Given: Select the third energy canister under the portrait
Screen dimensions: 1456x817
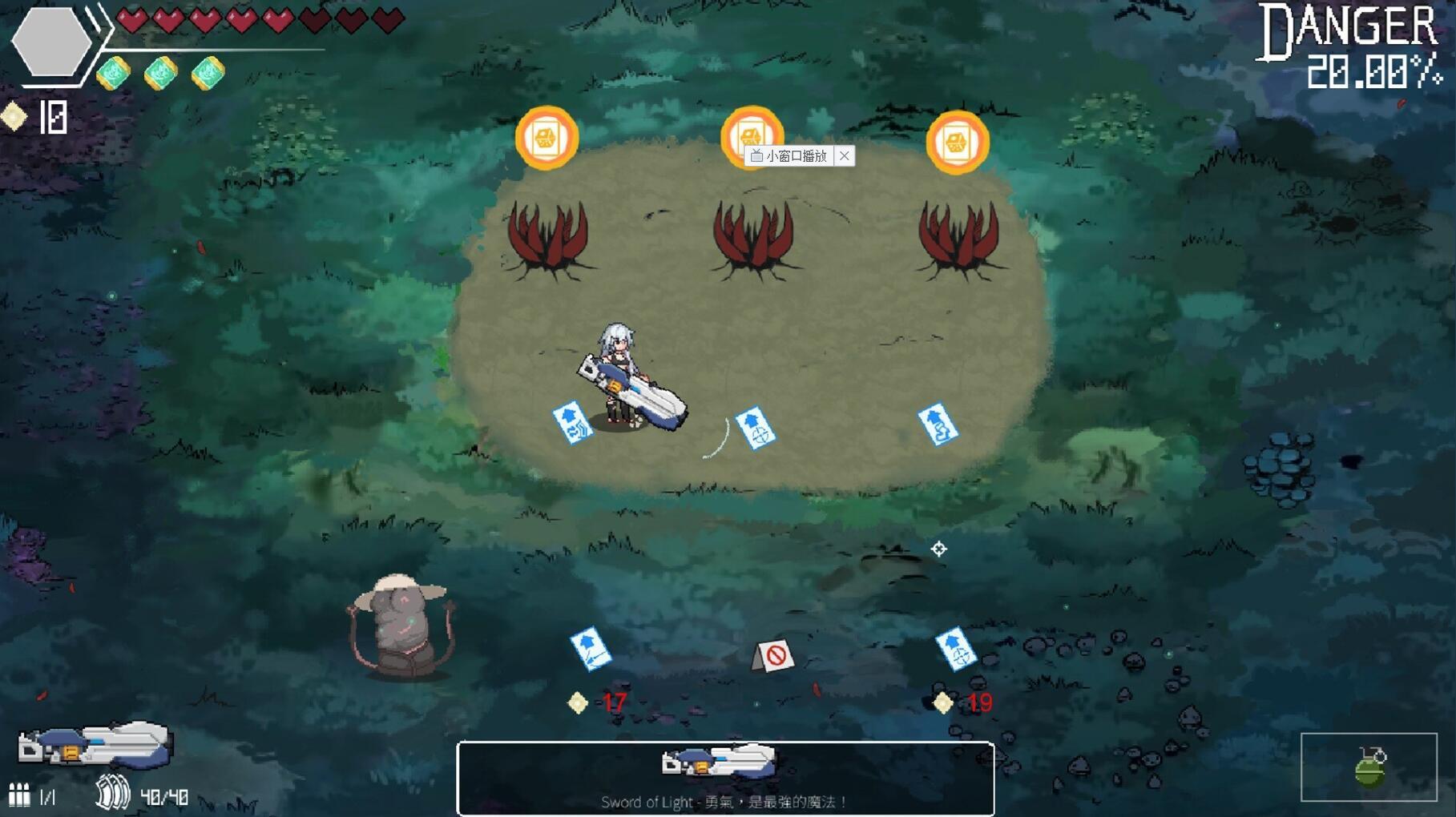Looking at the screenshot, I should pyautogui.click(x=206, y=70).
